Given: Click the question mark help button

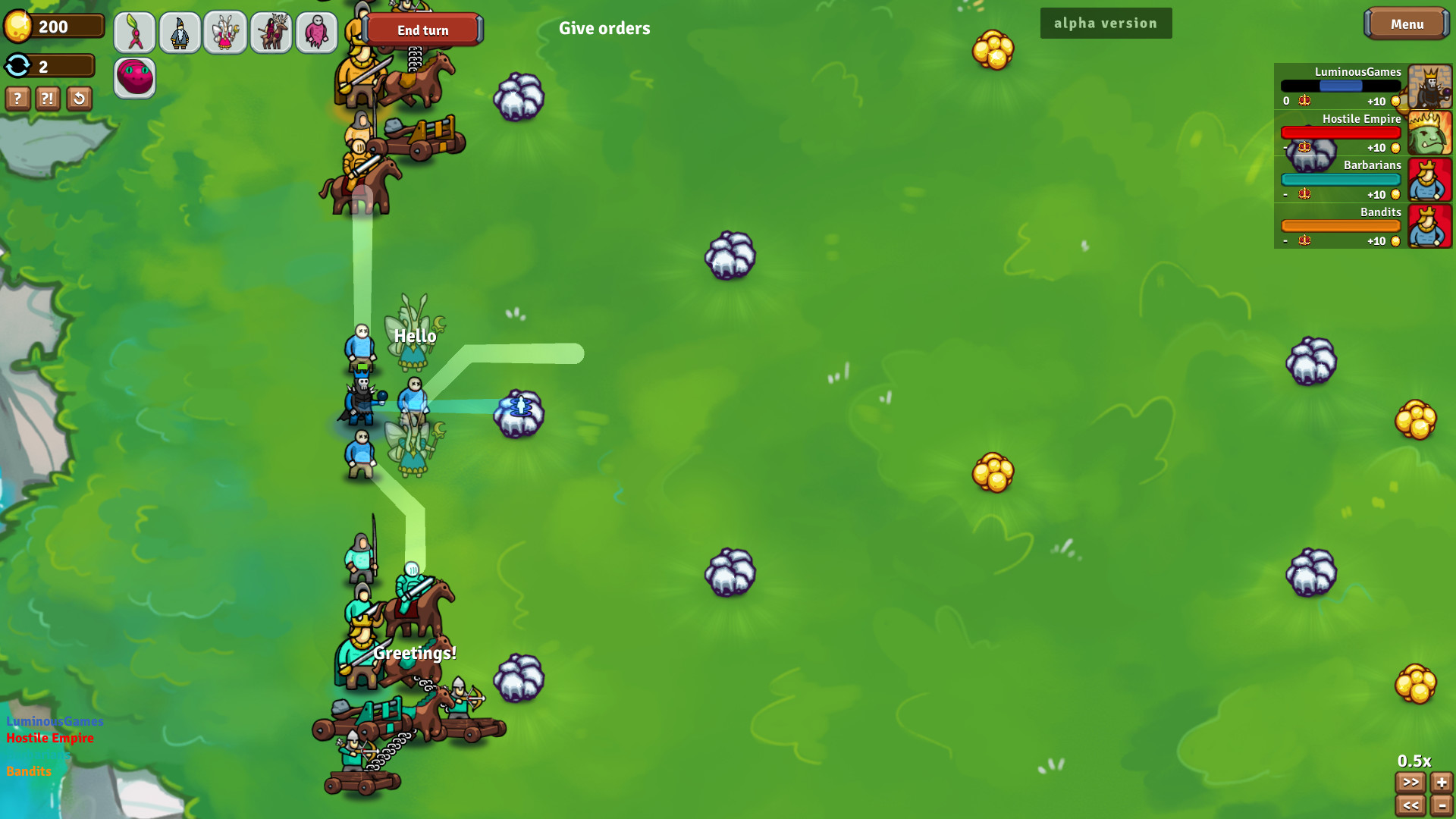Looking at the screenshot, I should pyautogui.click(x=17, y=98).
